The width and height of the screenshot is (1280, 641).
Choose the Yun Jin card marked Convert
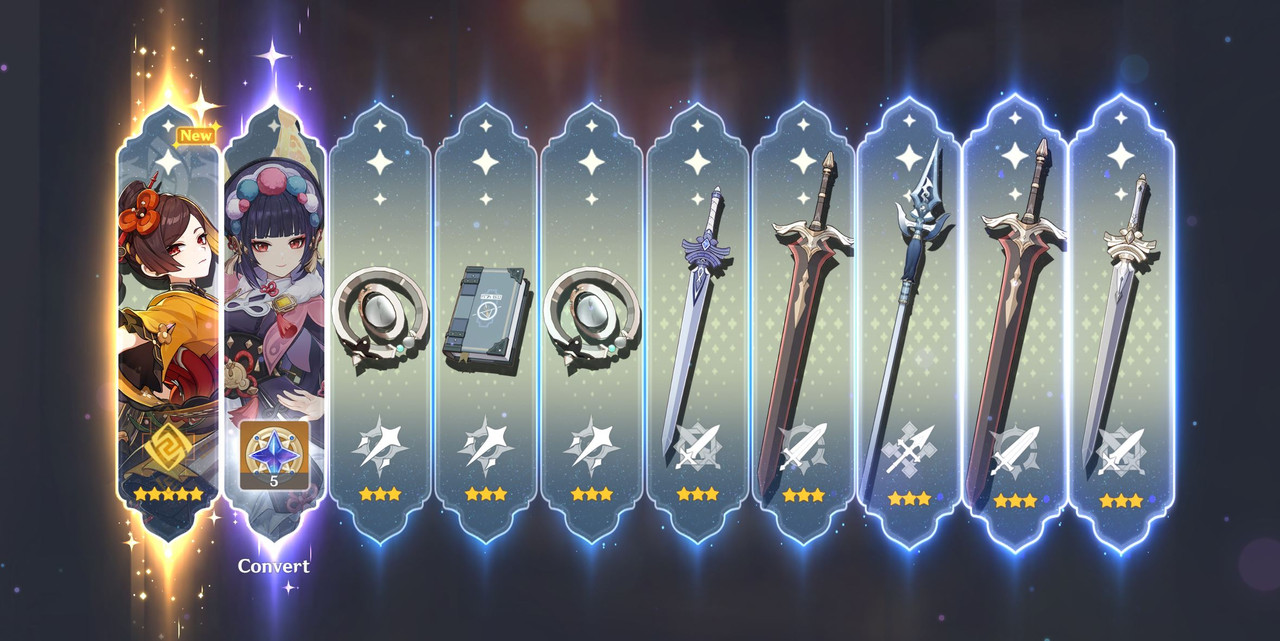point(273,320)
